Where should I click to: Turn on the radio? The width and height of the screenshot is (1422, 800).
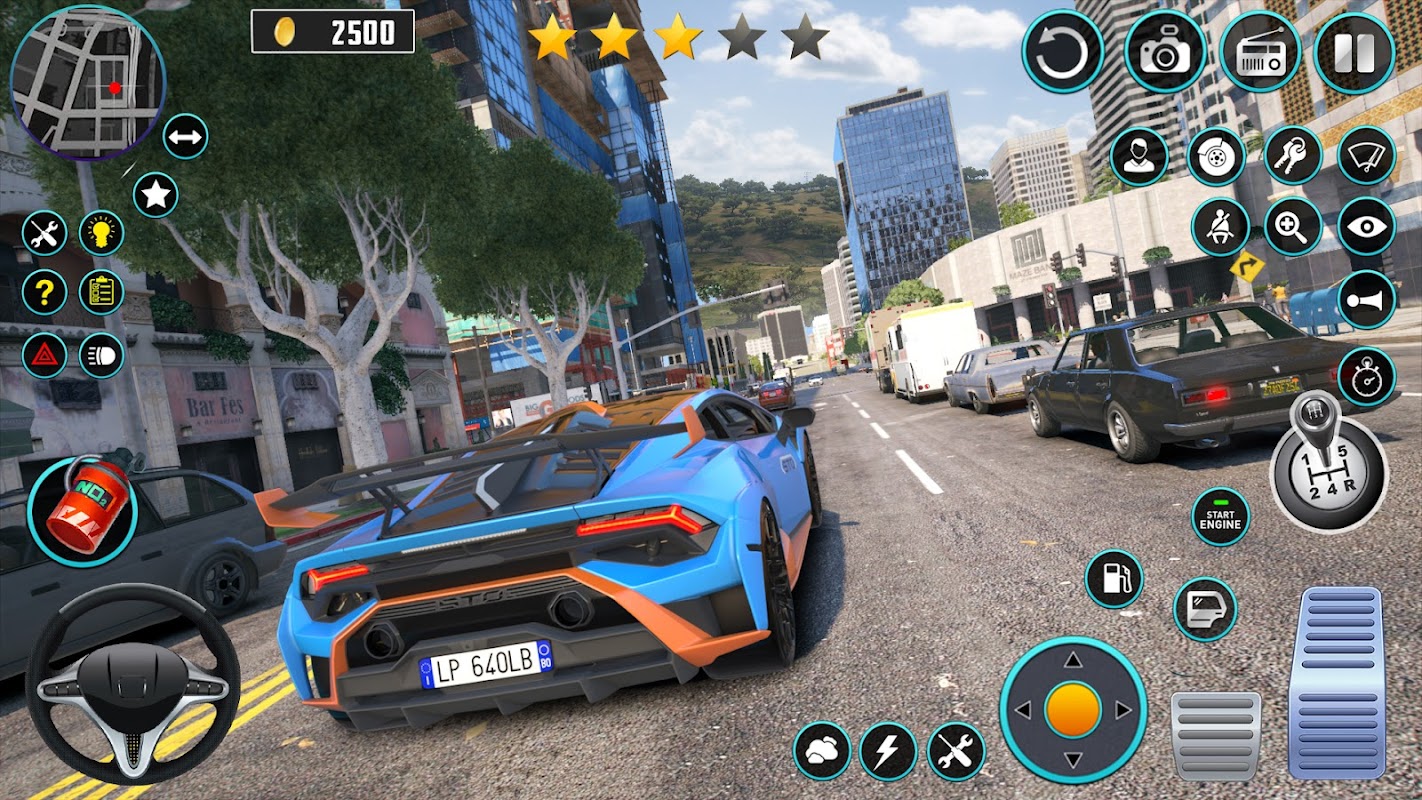point(1260,52)
